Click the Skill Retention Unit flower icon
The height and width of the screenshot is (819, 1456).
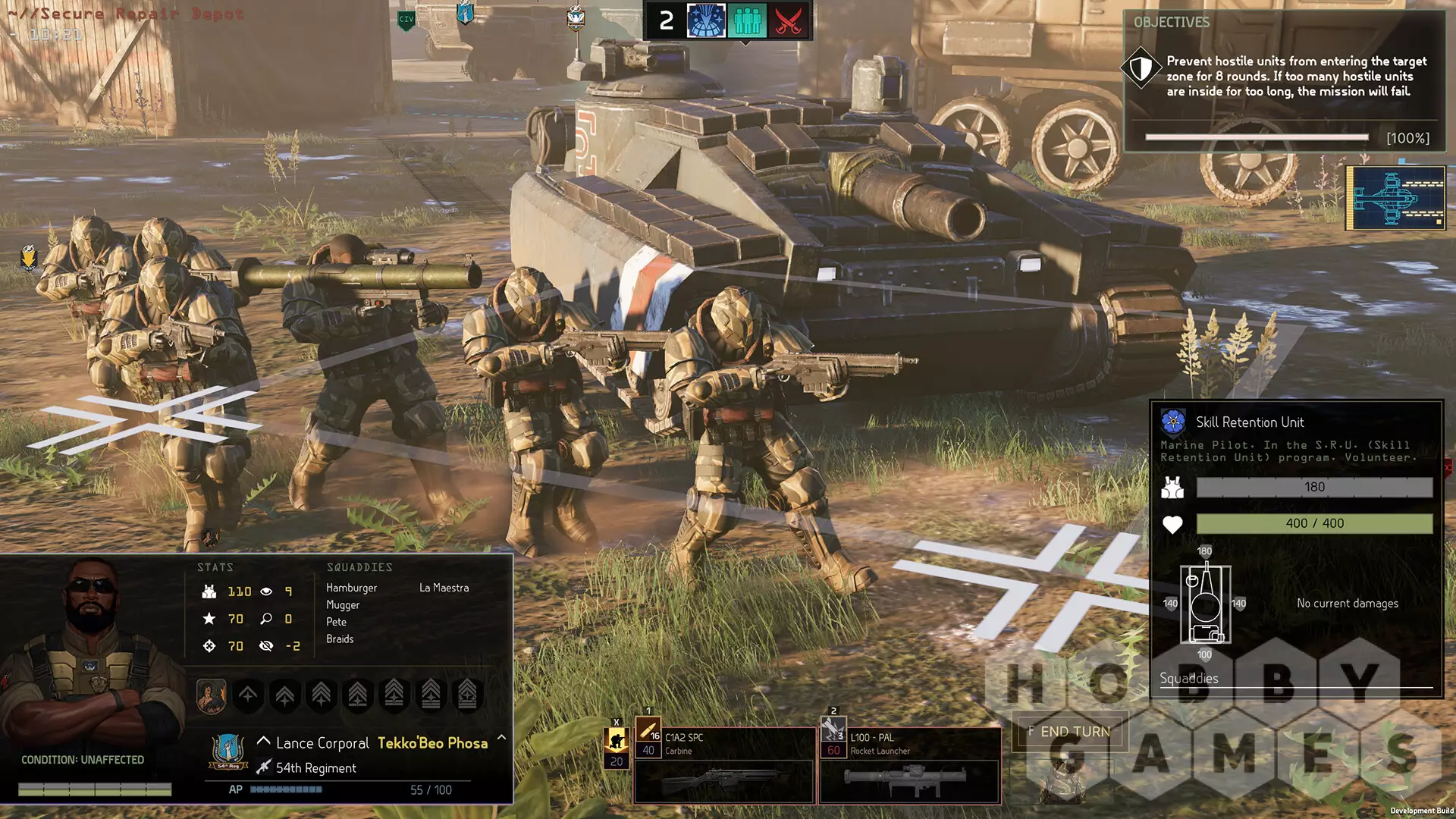[1172, 422]
